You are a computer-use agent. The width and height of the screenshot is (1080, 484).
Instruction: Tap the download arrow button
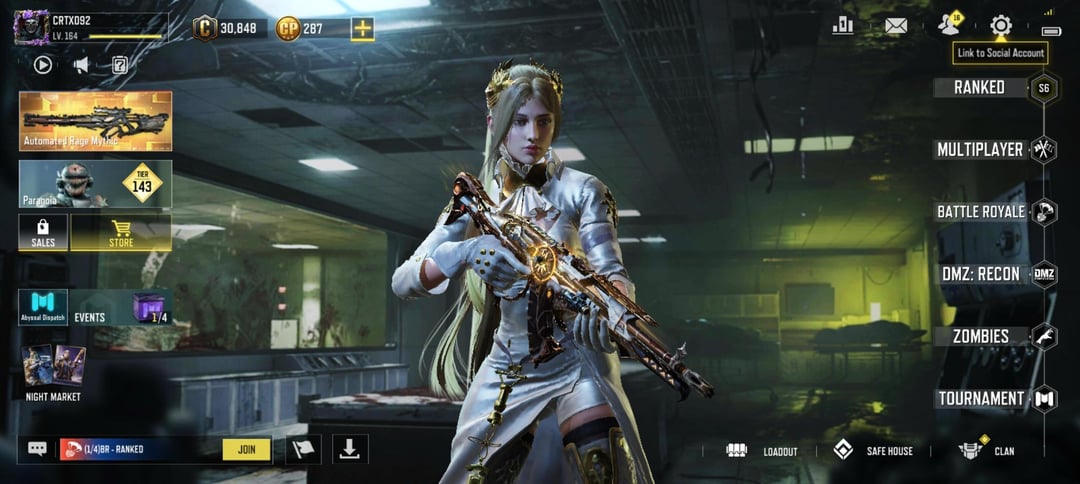(x=350, y=449)
